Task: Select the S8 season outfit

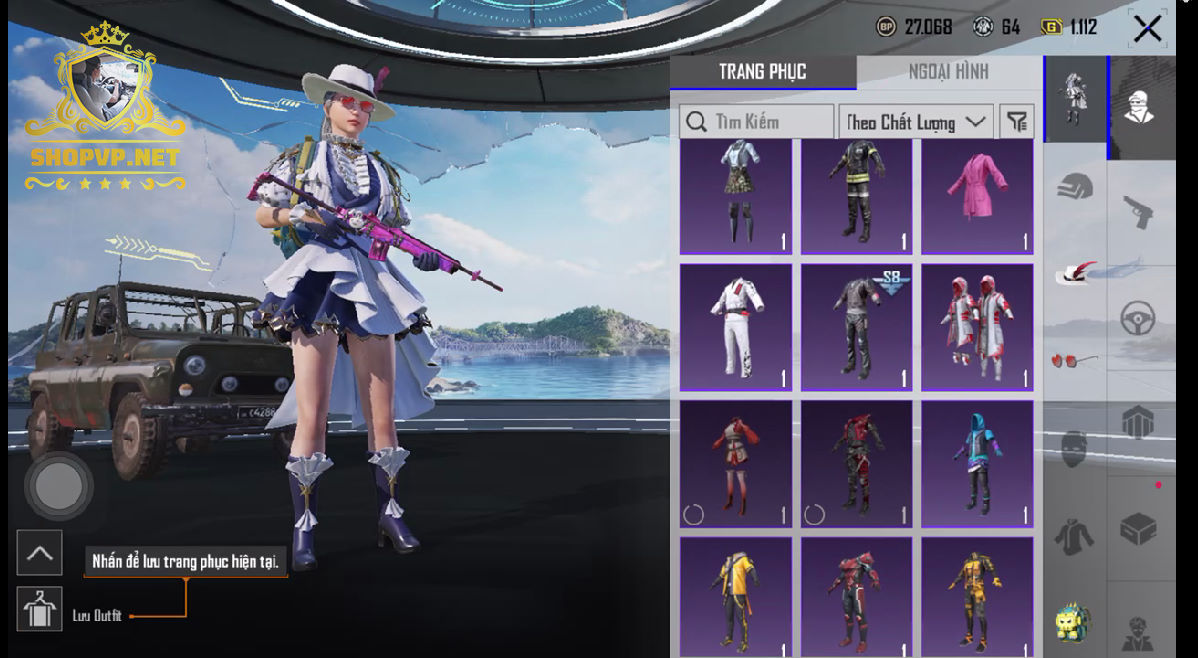Action: [857, 327]
